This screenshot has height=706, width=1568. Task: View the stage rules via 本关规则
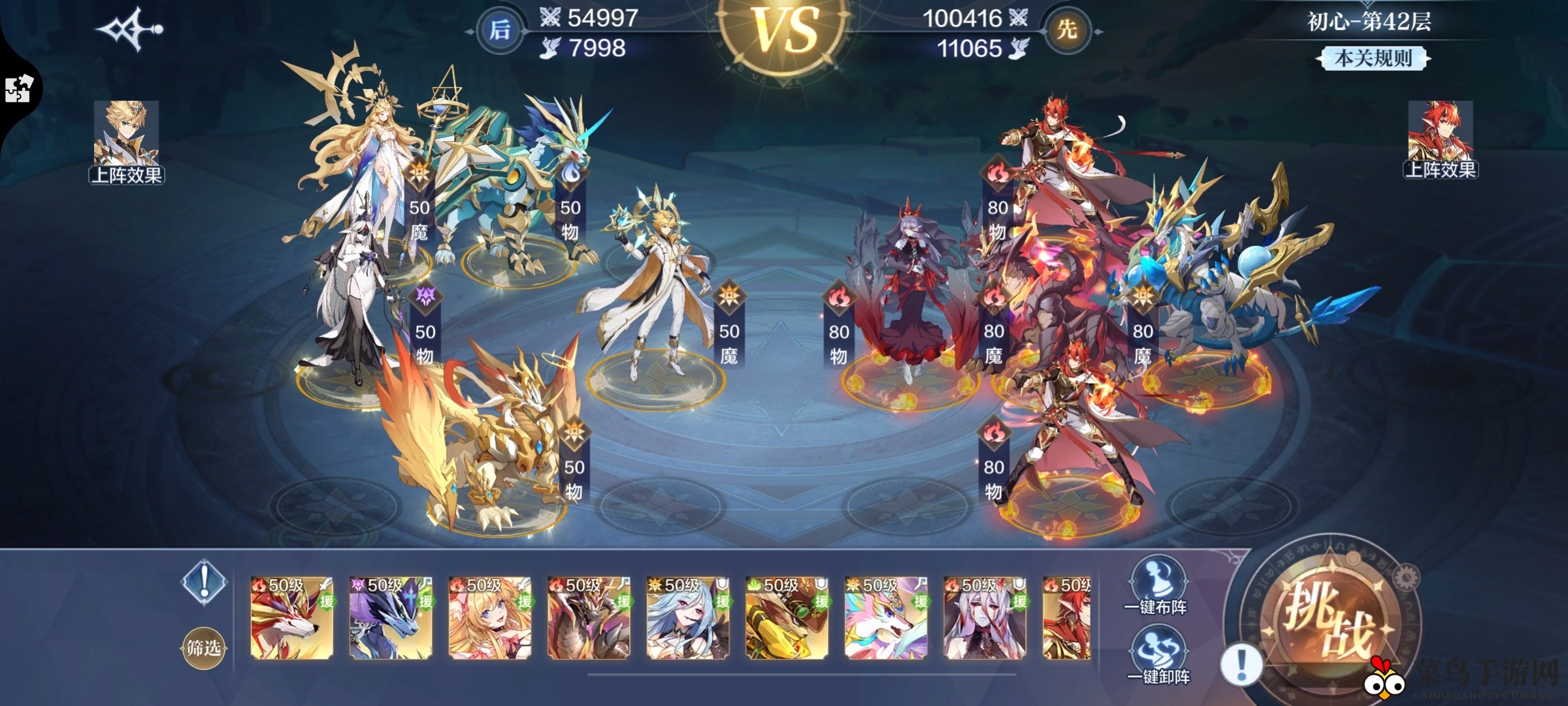point(1373,58)
